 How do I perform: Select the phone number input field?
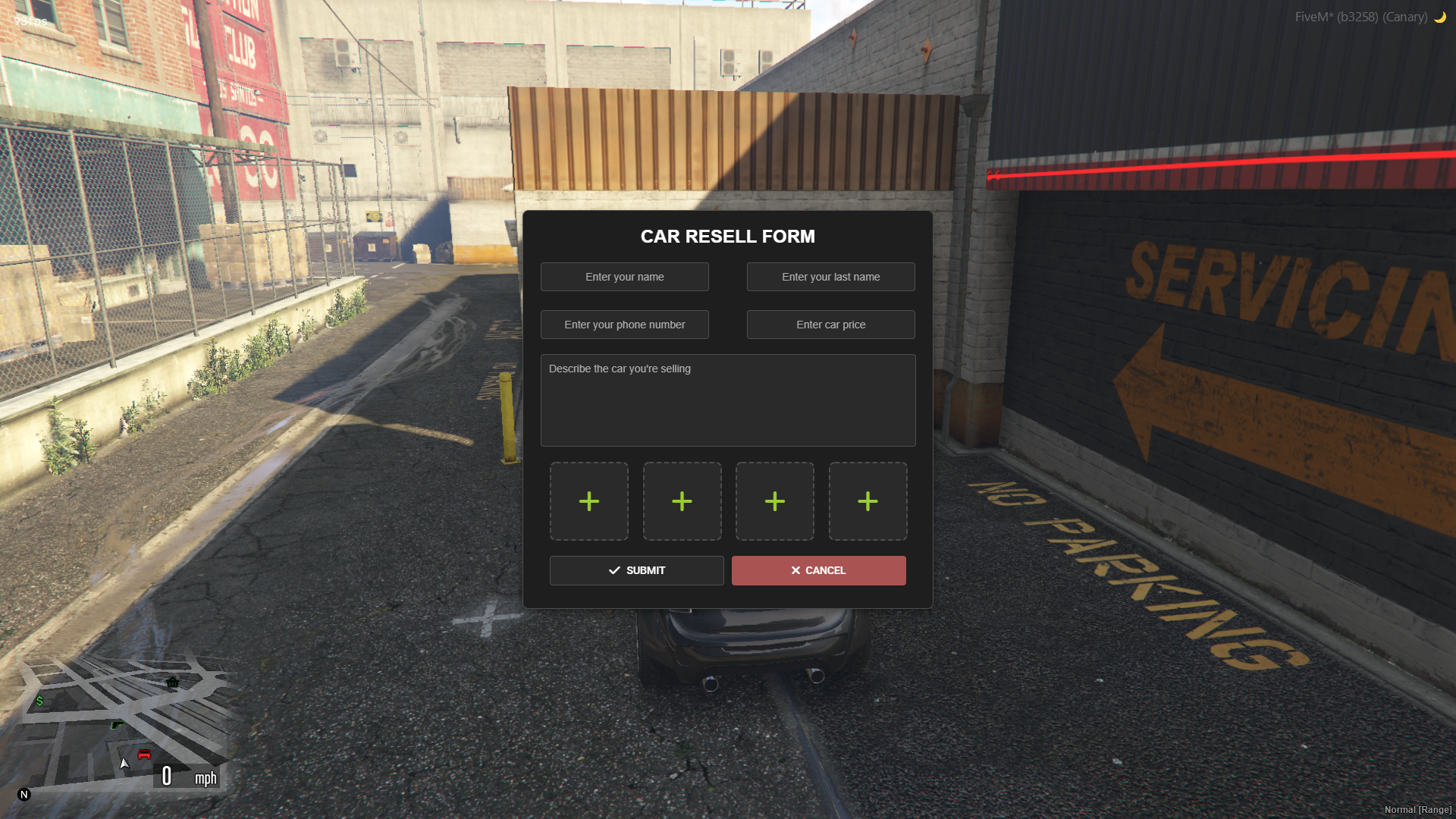click(624, 325)
